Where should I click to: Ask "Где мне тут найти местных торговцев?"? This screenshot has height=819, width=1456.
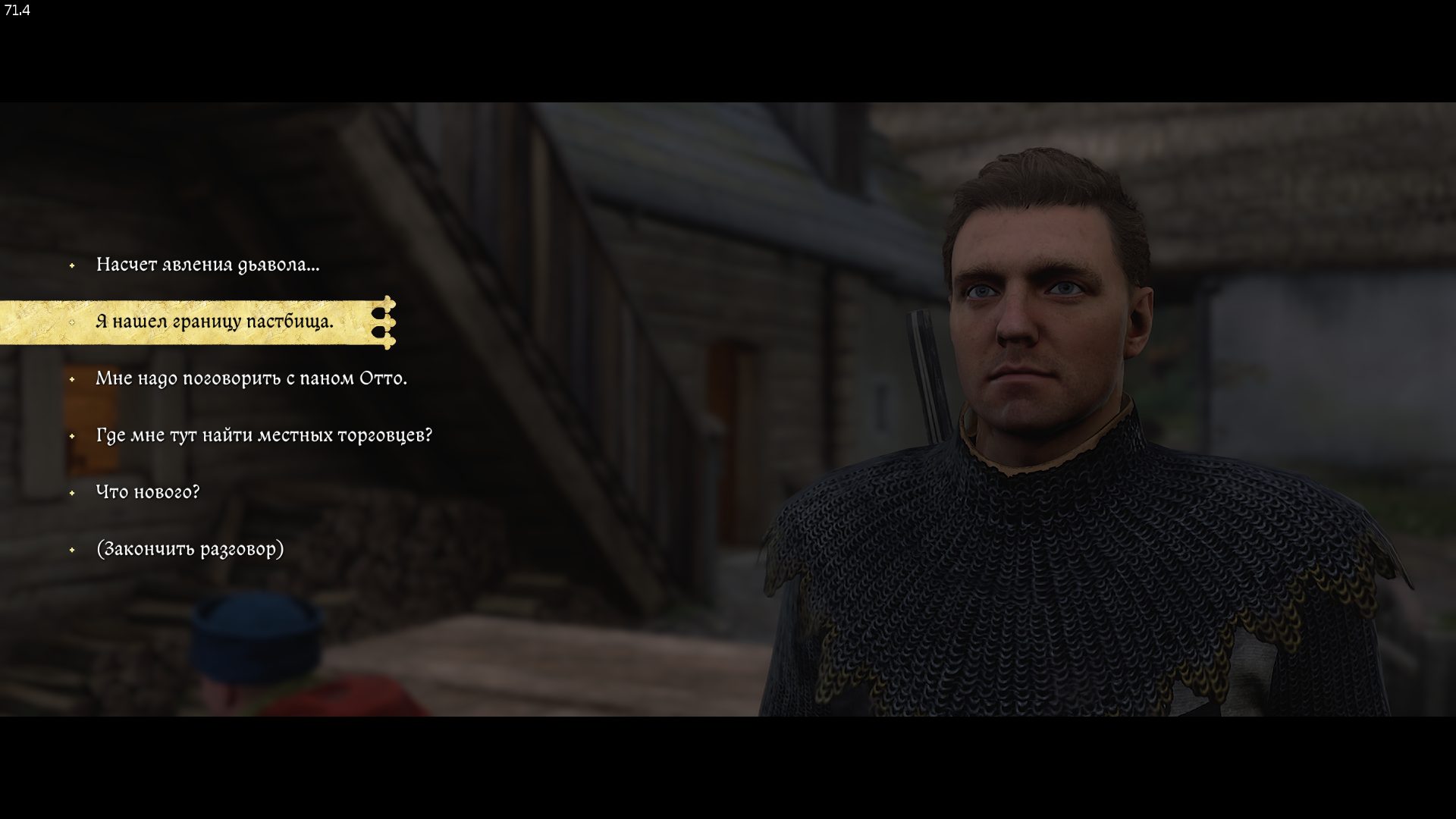click(x=264, y=435)
